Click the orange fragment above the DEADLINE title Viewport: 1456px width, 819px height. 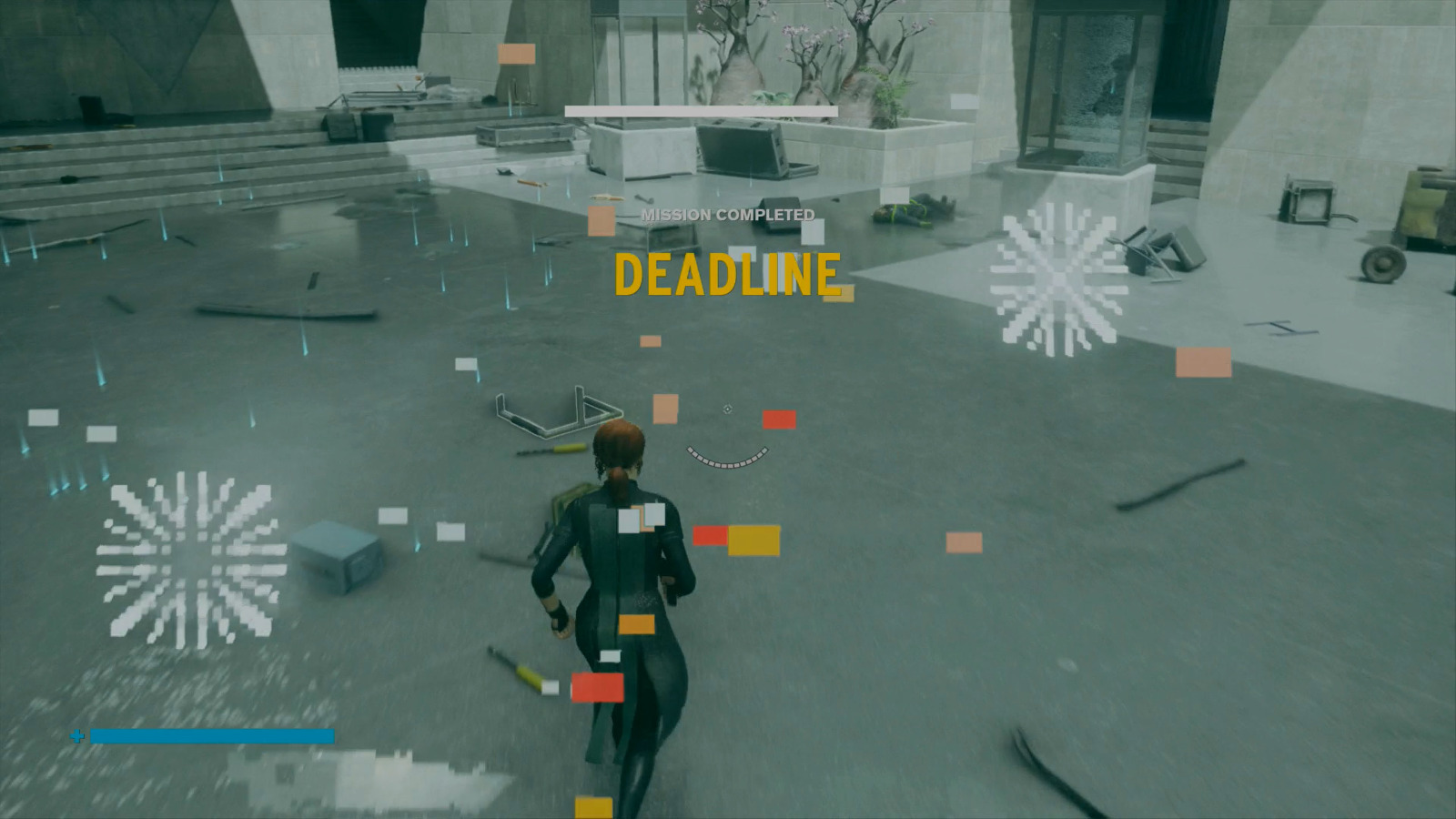point(602,220)
